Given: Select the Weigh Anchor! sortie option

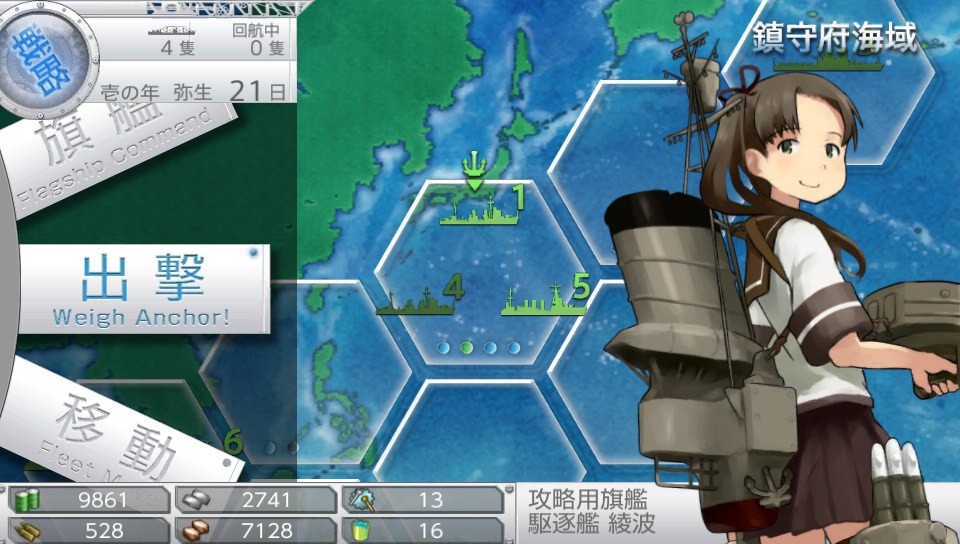Looking at the screenshot, I should [142, 289].
